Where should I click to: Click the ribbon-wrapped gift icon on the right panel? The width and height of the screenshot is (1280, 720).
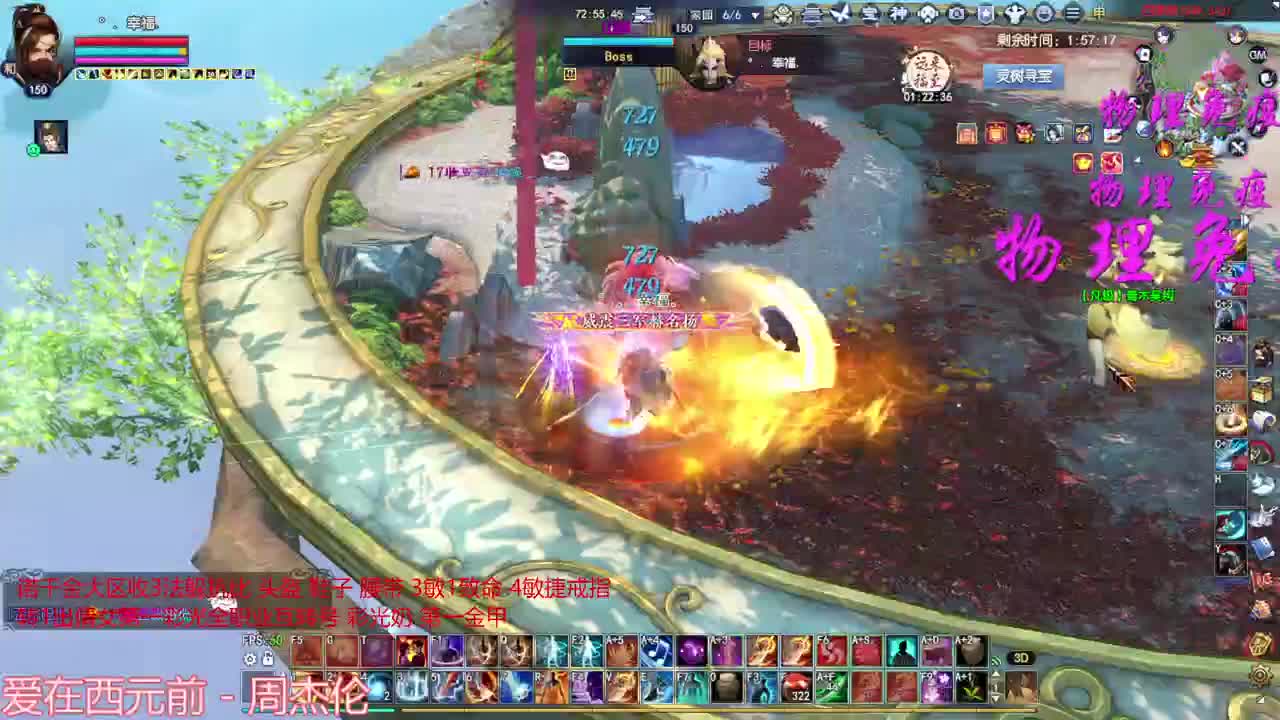point(1081,131)
